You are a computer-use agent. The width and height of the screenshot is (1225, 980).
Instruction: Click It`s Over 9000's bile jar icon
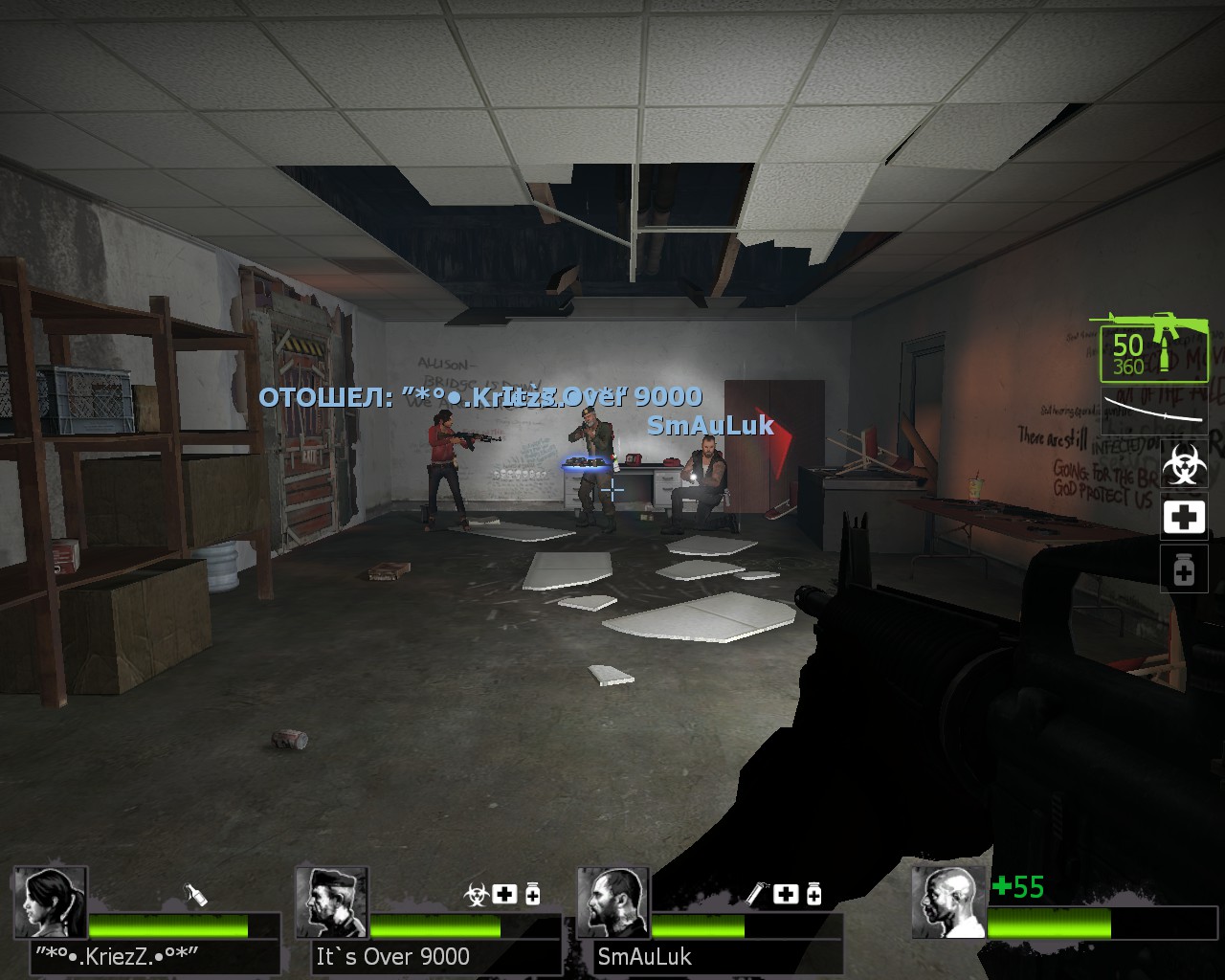pos(476,894)
